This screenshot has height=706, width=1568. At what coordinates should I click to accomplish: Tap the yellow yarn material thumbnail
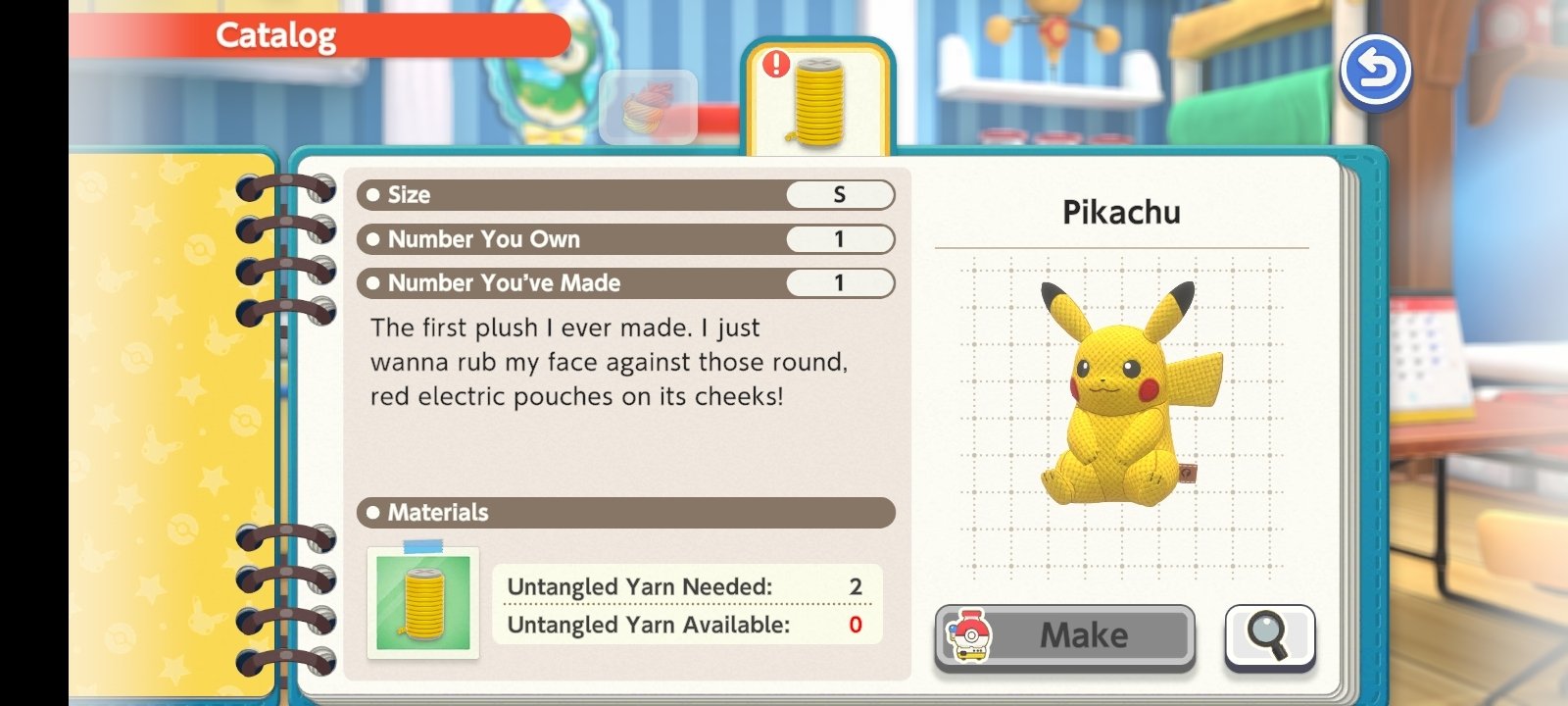[423, 602]
